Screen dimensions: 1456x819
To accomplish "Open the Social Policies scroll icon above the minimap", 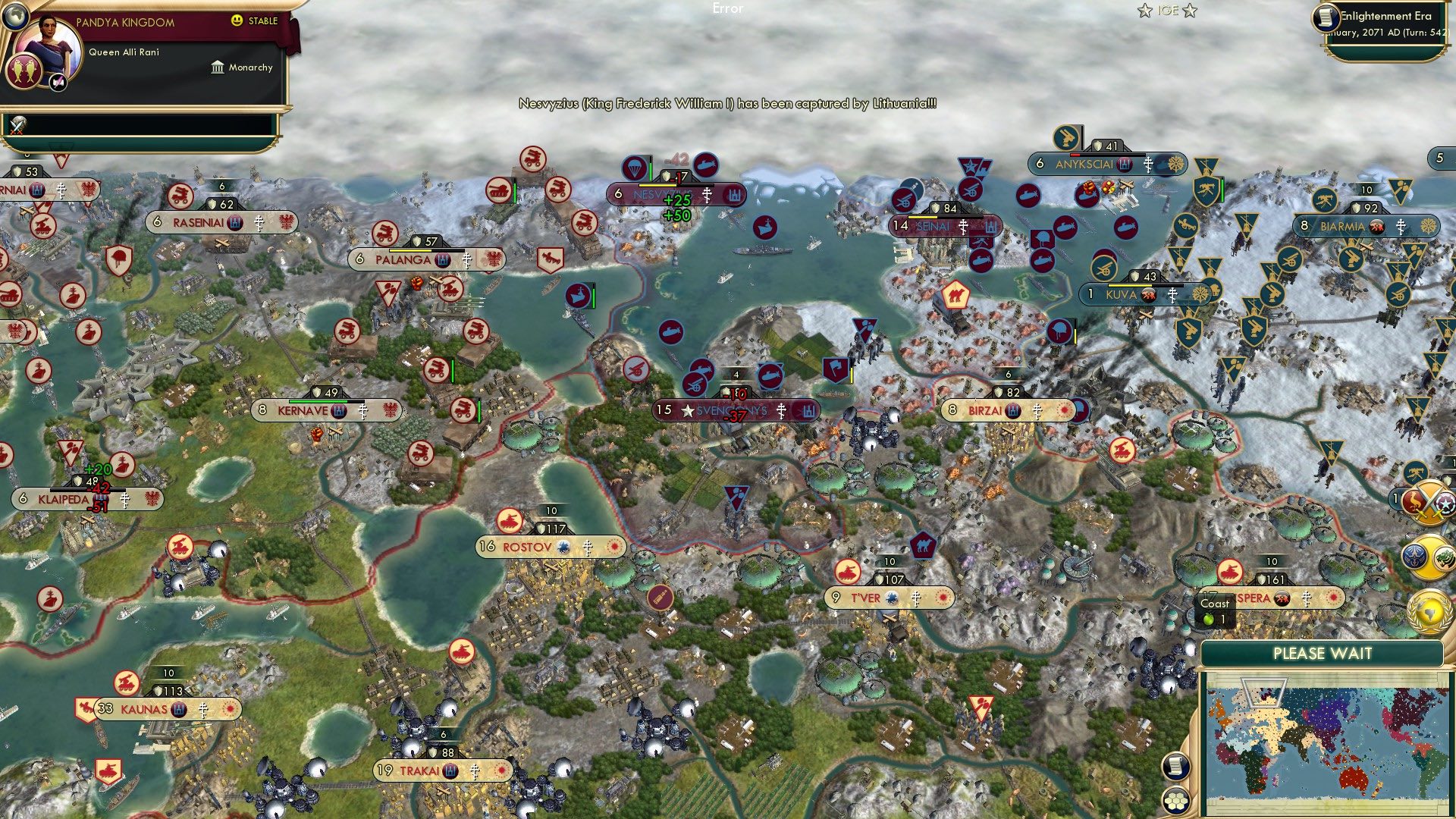I will (x=1176, y=767).
